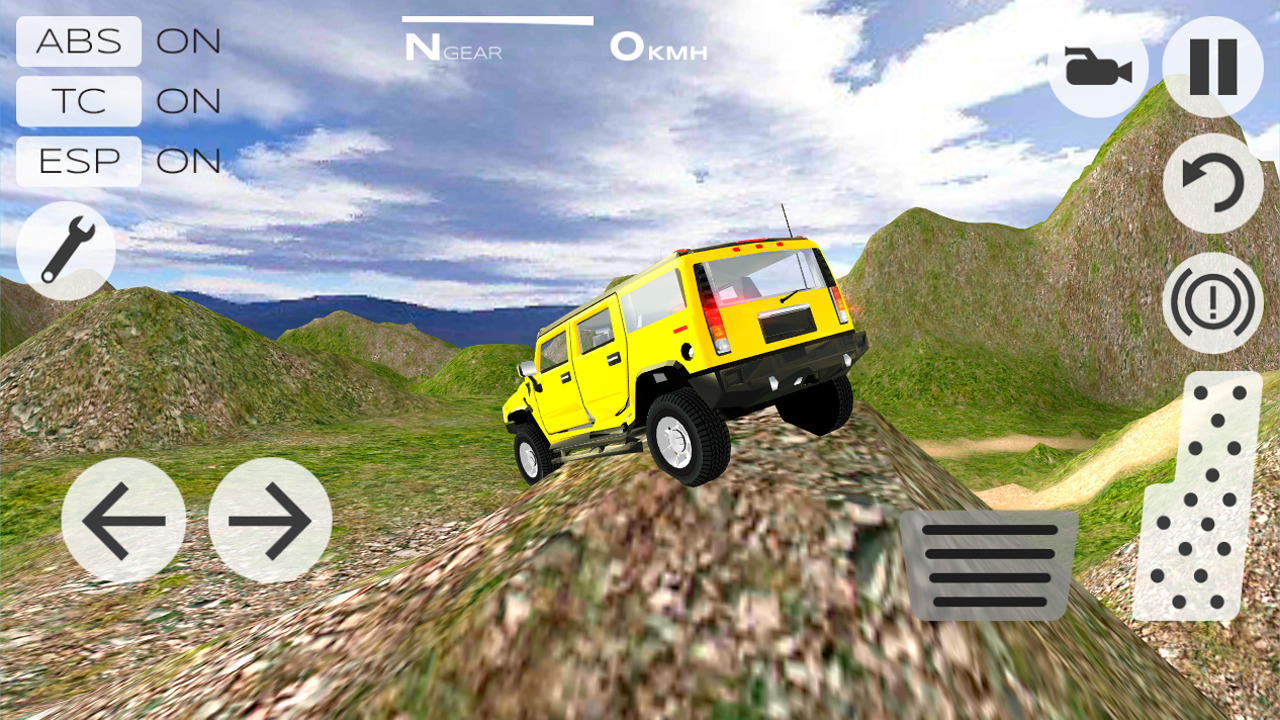Reset the car with the circular arrow
Image resolution: width=1280 pixels, height=720 pixels.
(x=1213, y=184)
